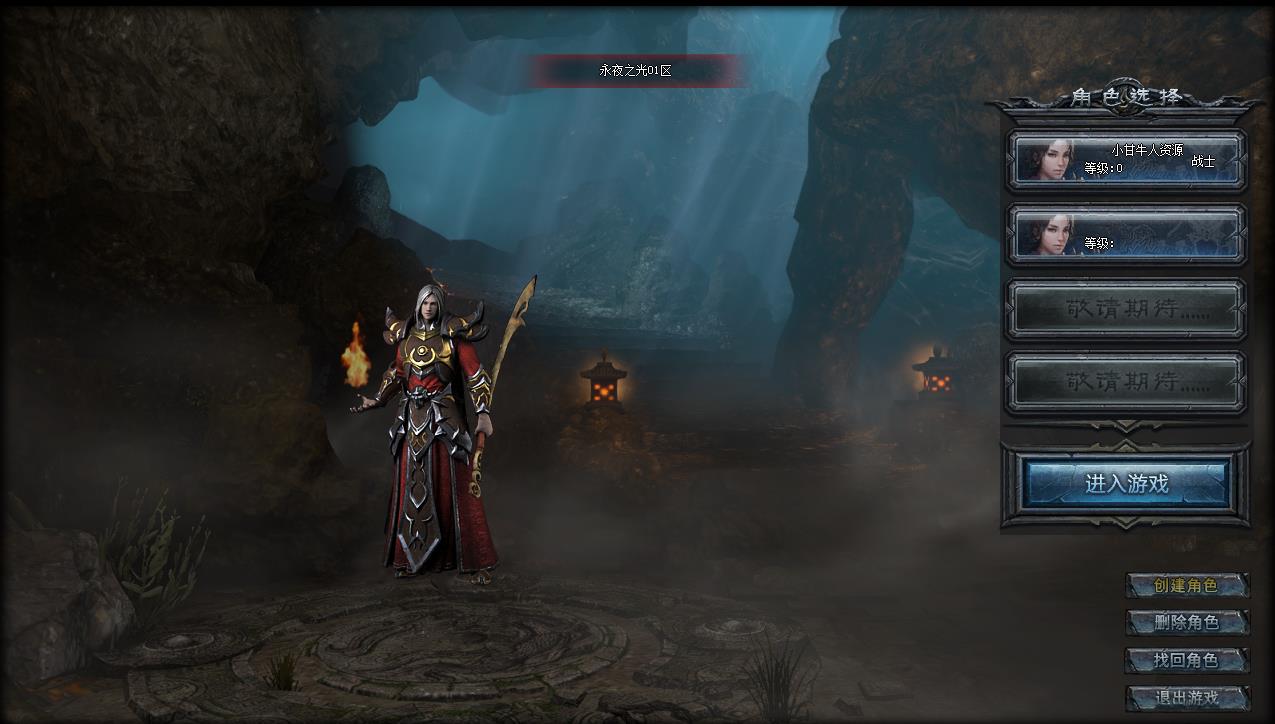Open 创建角色 to create a character
This screenshot has width=1275, height=724.
click(x=1187, y=586)
